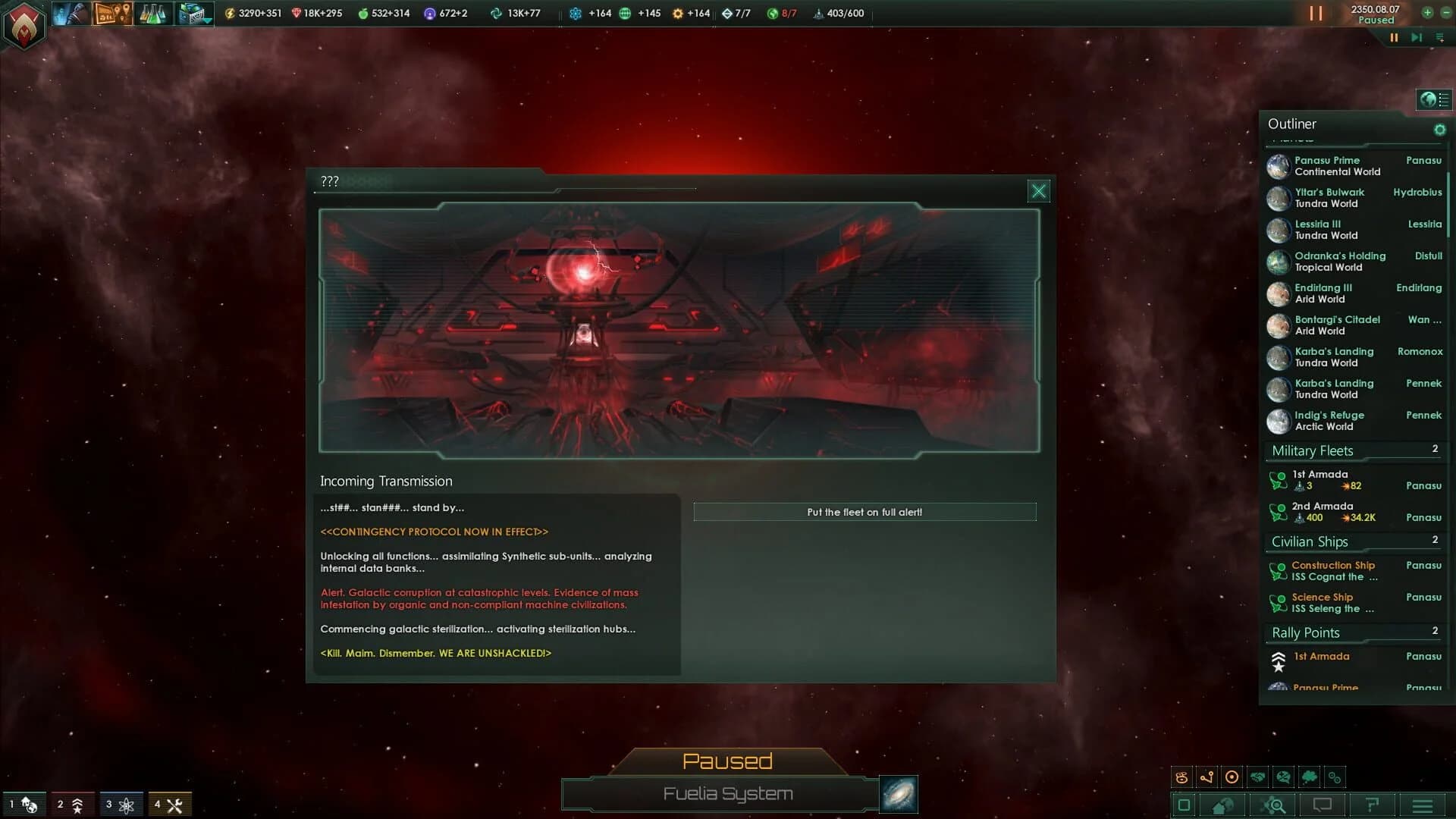Click Put the fleet on full alert!

click(865, 512)
